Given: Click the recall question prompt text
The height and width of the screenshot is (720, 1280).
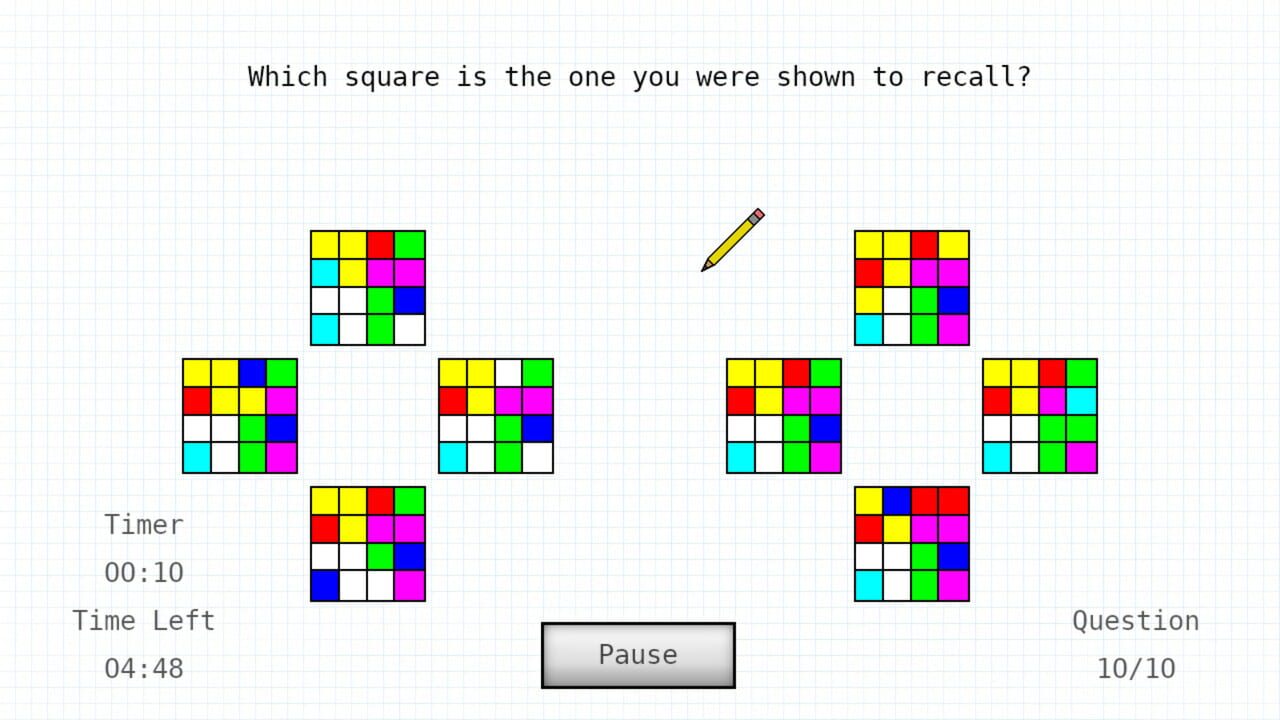Looking at the screenshot, I should 640,76.
